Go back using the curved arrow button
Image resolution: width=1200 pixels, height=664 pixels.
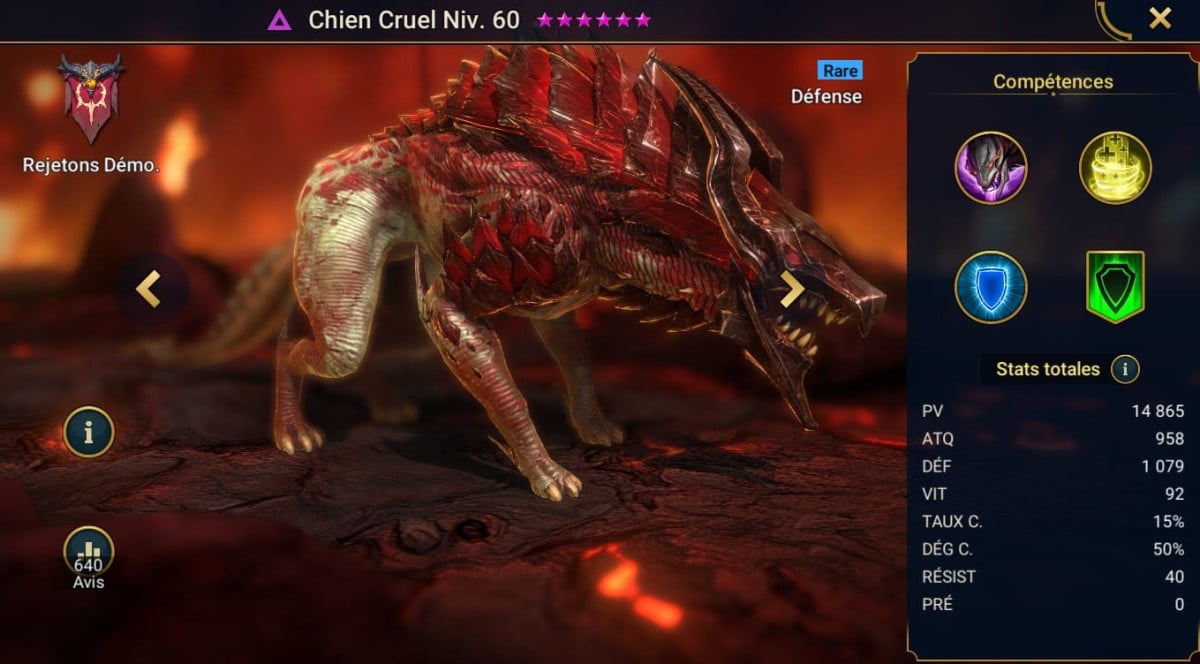[1112, 20]
